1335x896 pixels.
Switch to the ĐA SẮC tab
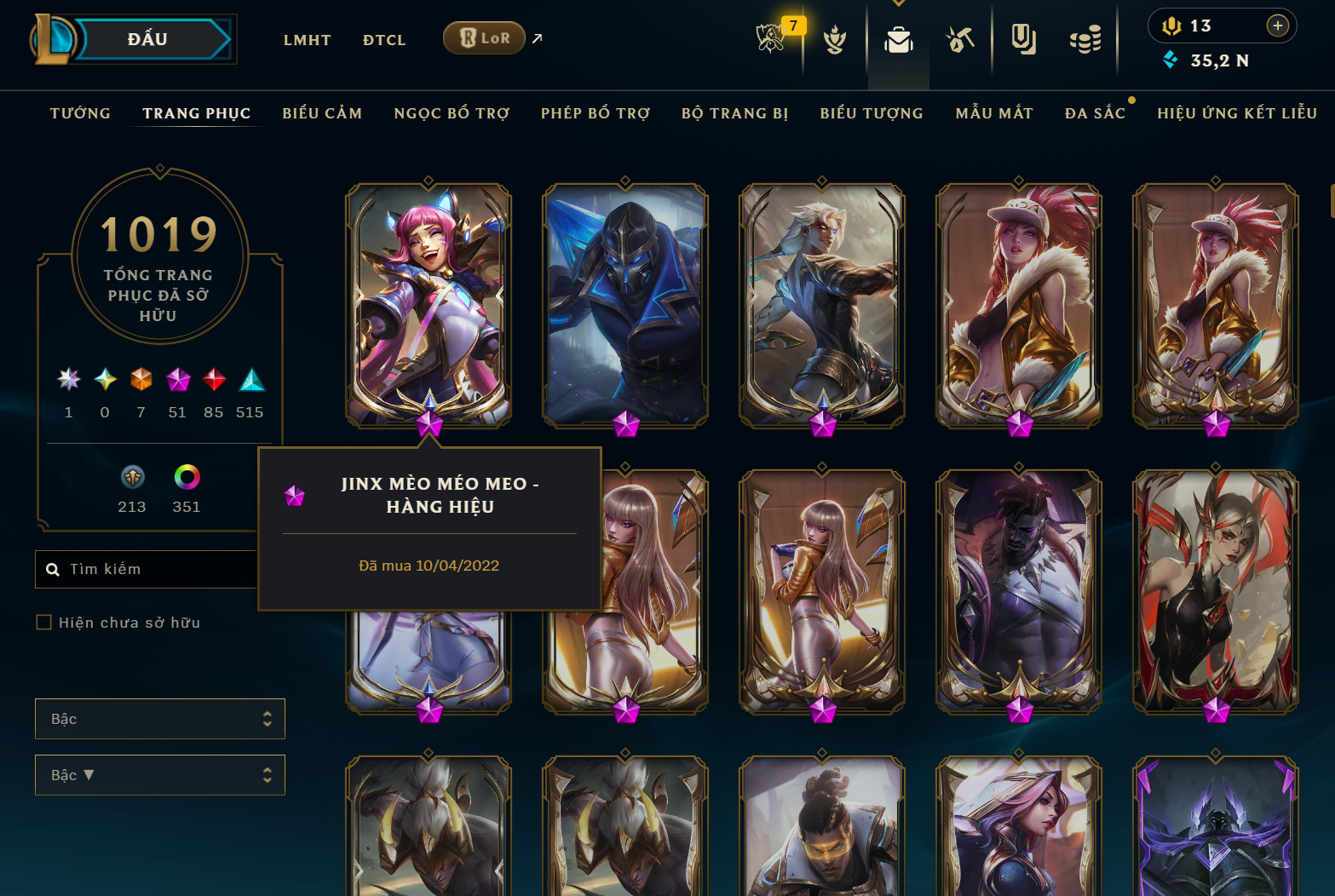1095,113
